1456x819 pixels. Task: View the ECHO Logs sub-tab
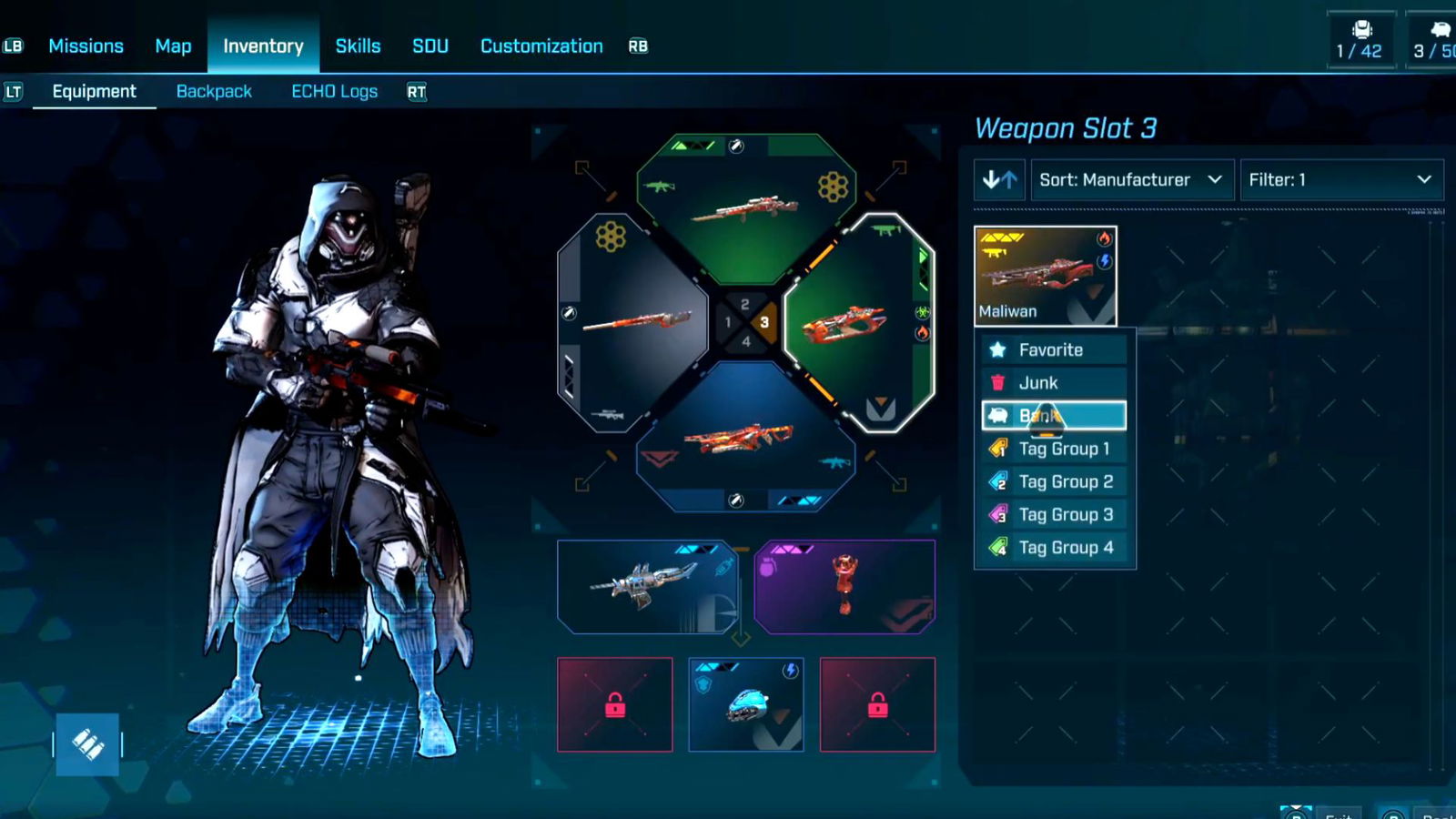[334, 92]
